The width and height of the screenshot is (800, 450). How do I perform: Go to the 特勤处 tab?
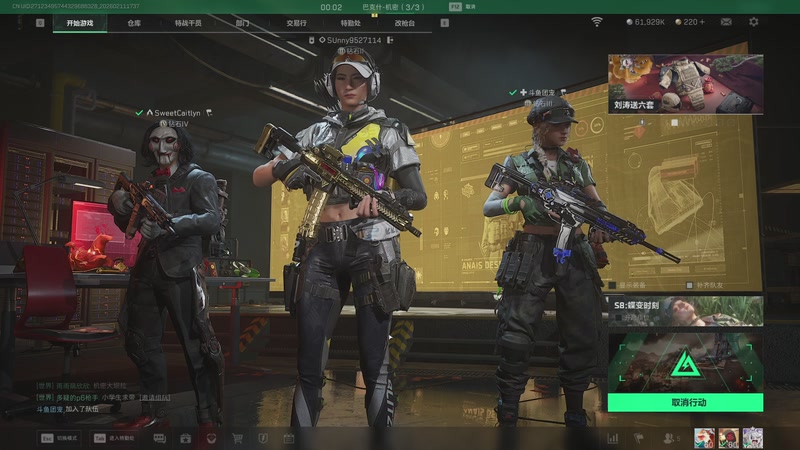[x=350, y=22]
